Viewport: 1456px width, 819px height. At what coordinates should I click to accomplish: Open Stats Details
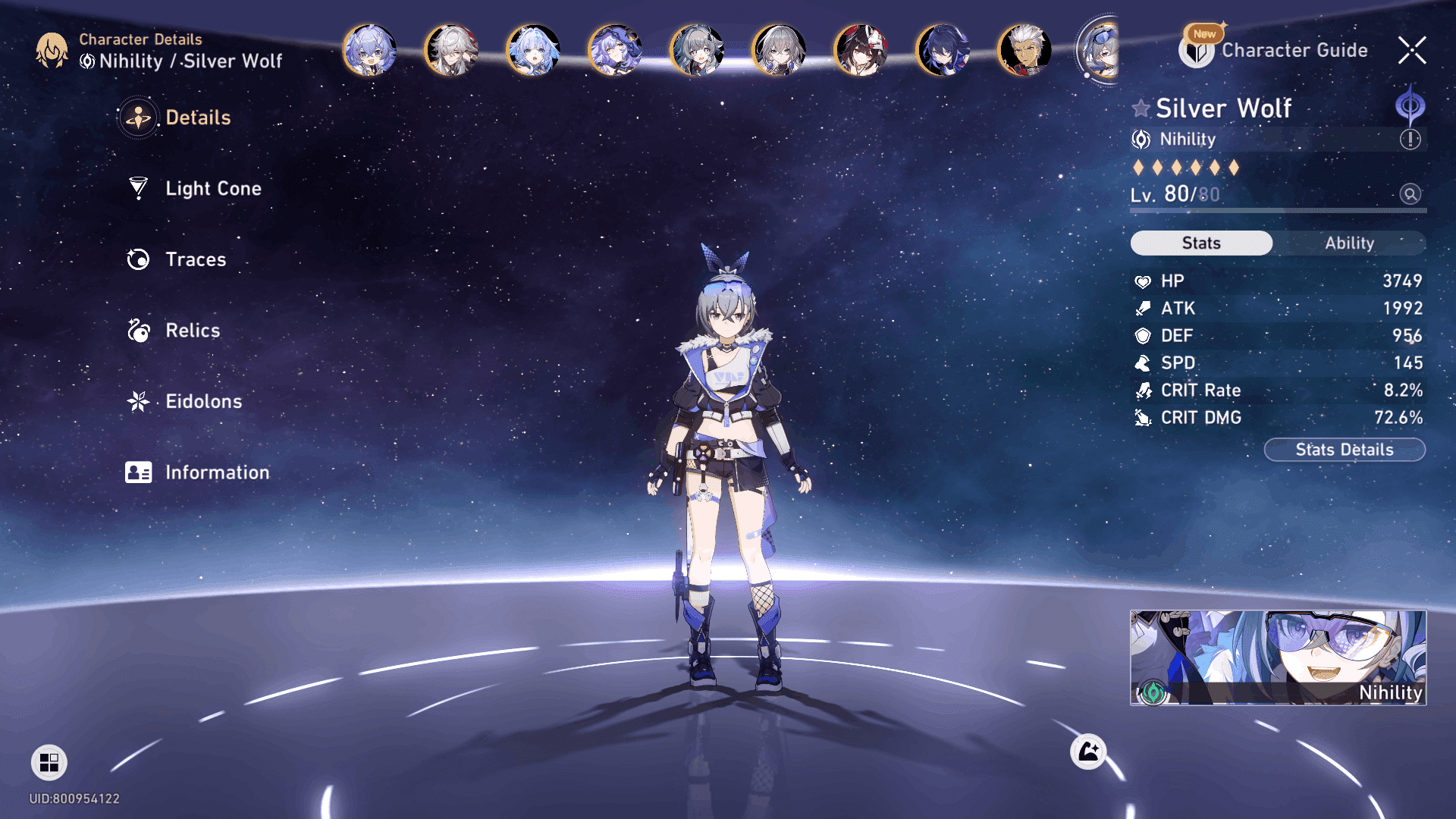[x=1345, y=450]
